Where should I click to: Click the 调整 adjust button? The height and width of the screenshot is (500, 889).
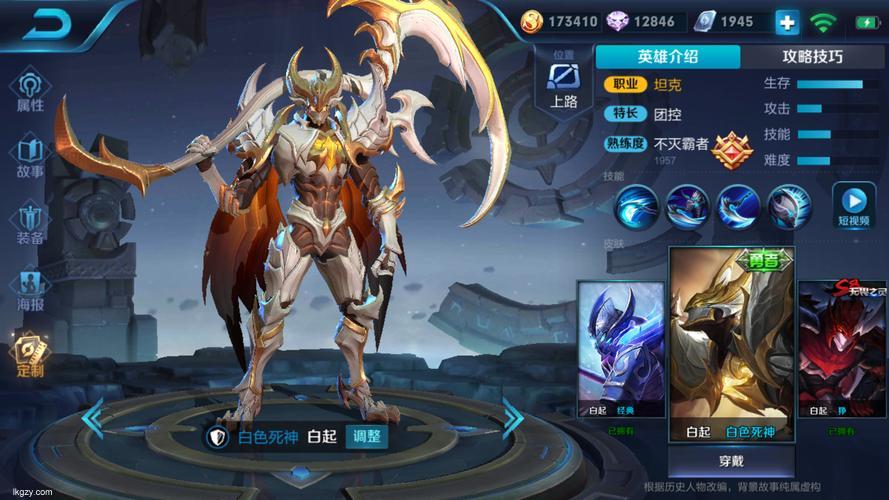pos(366,436)
